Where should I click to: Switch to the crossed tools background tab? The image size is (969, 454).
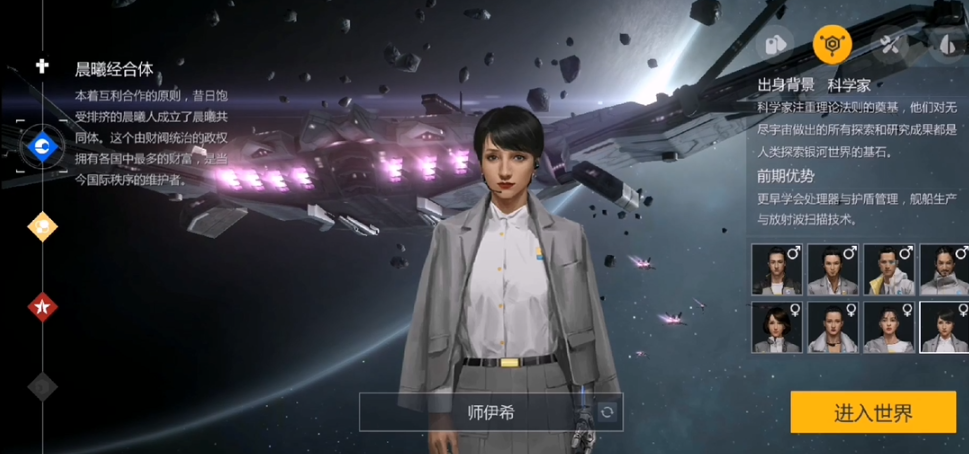tap(889, 44)
